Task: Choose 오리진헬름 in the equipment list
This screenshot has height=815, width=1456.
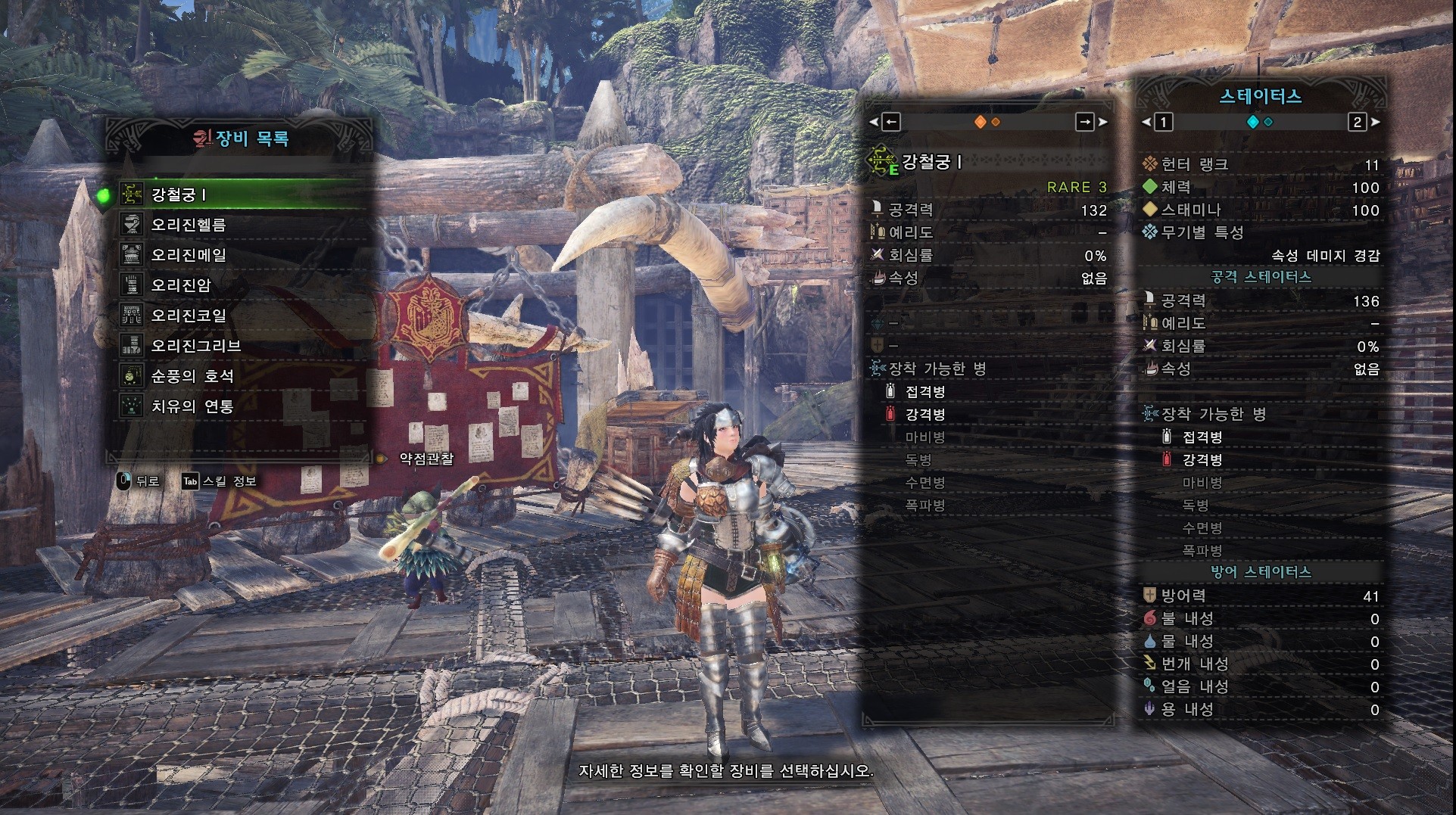Action: pyautogui.click(x=188, y=225)
